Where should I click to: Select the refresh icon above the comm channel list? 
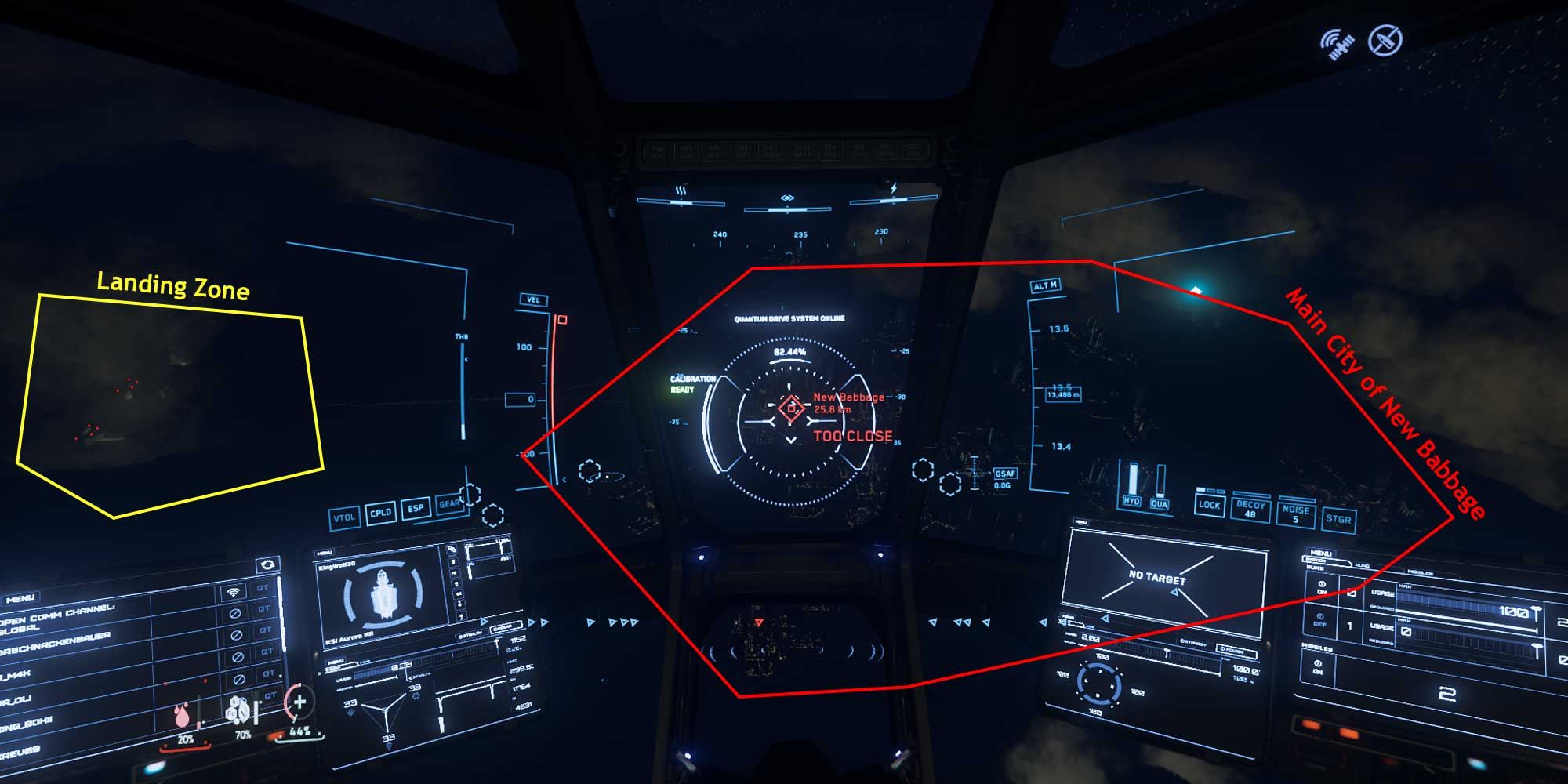coord(267,564)
